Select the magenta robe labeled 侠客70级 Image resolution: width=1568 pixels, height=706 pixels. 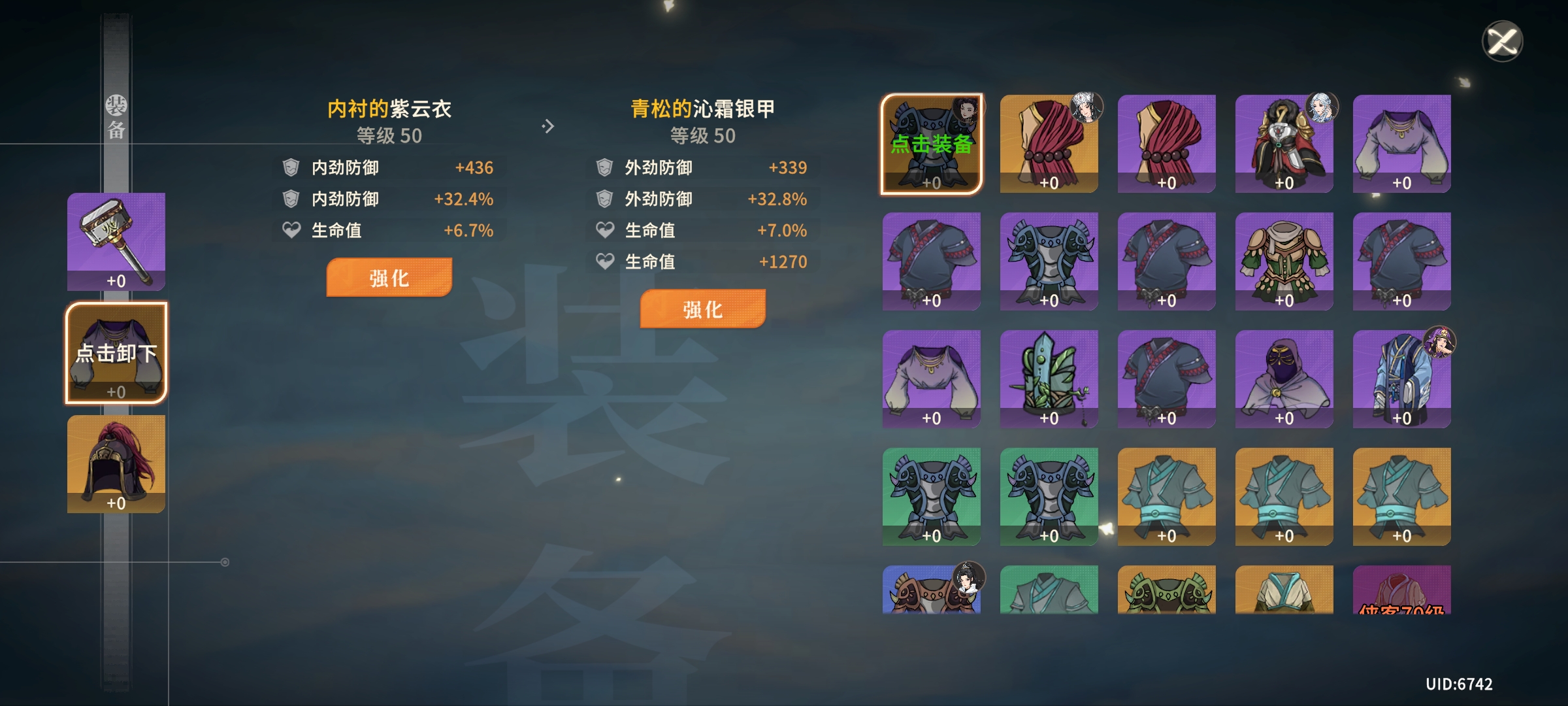1401,590
